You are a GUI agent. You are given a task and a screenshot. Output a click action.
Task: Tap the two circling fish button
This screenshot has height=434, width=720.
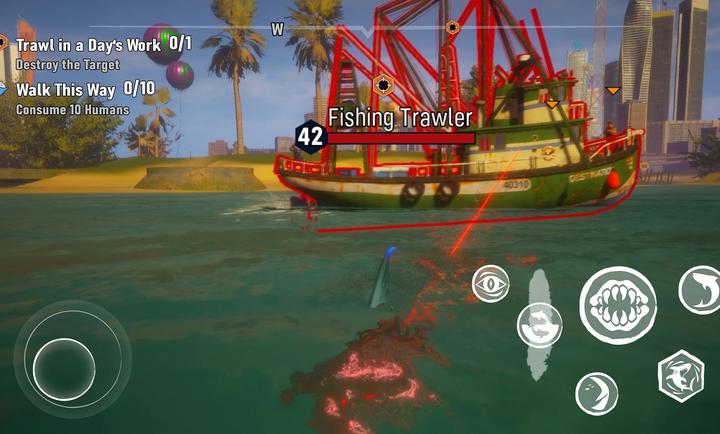click(x=539, y=325)
